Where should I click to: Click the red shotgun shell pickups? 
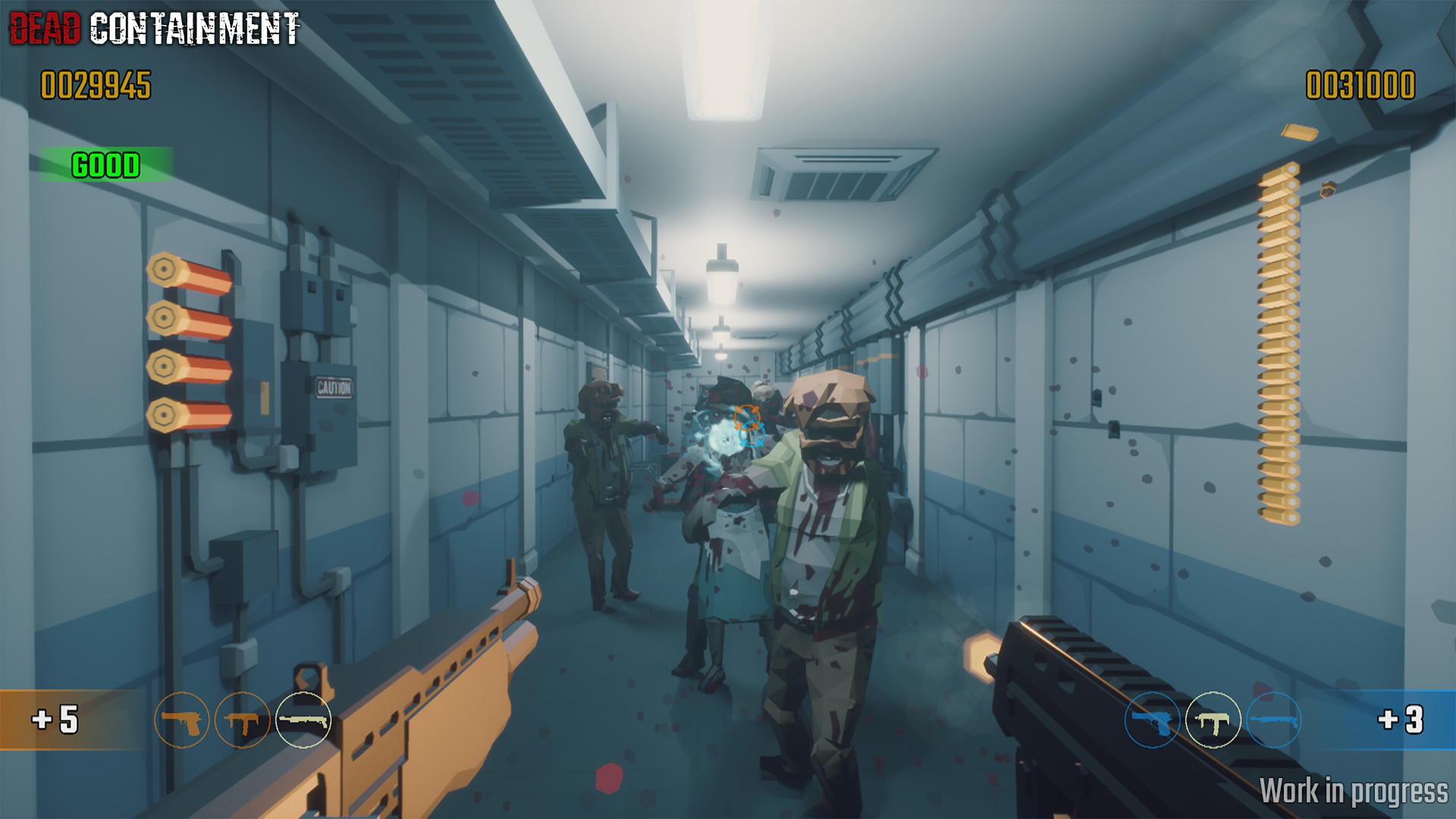(x=190, y=341)
